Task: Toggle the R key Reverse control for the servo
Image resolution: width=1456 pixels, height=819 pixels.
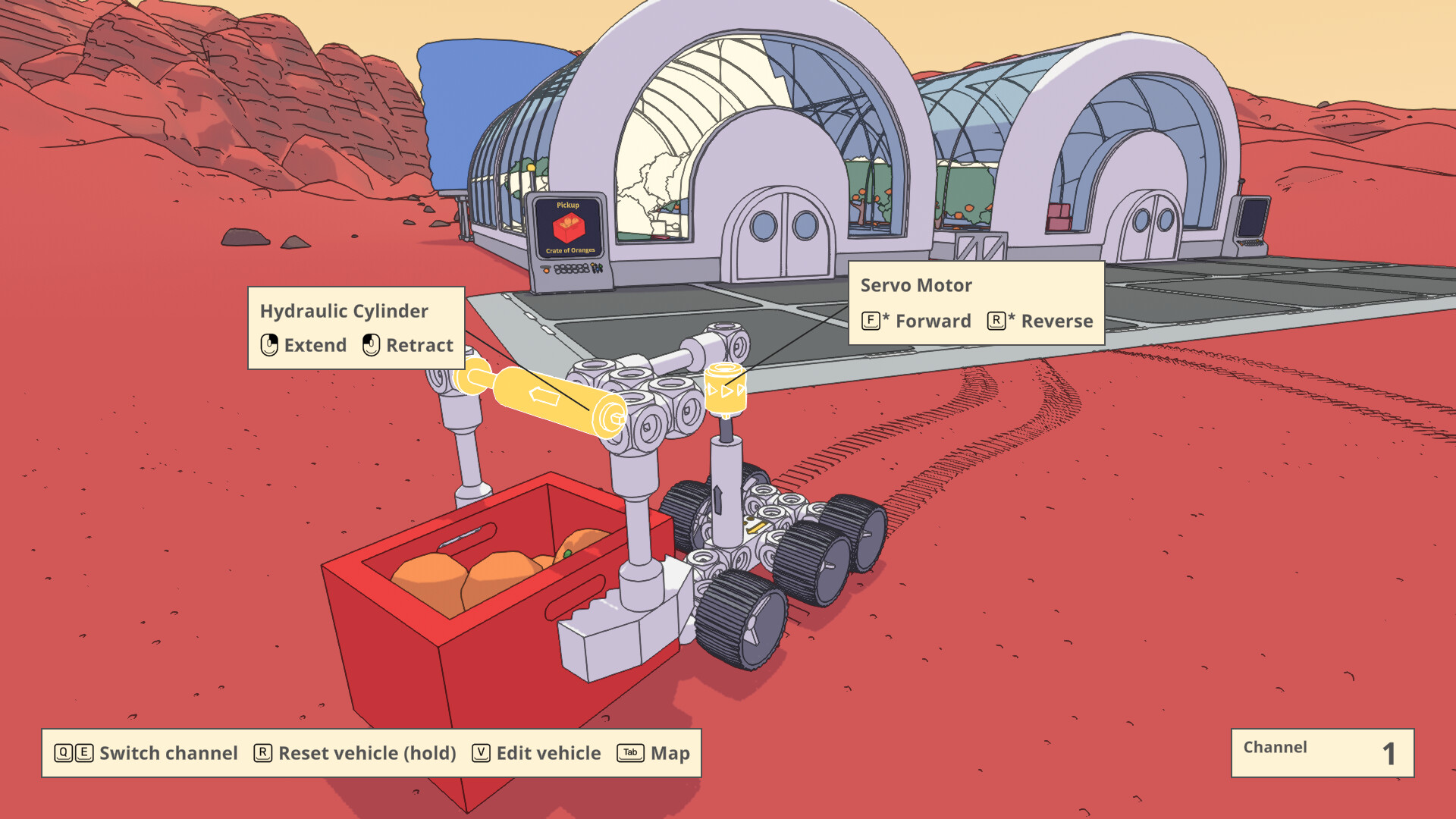Action: pyautogui.click(x=997, y=320)
